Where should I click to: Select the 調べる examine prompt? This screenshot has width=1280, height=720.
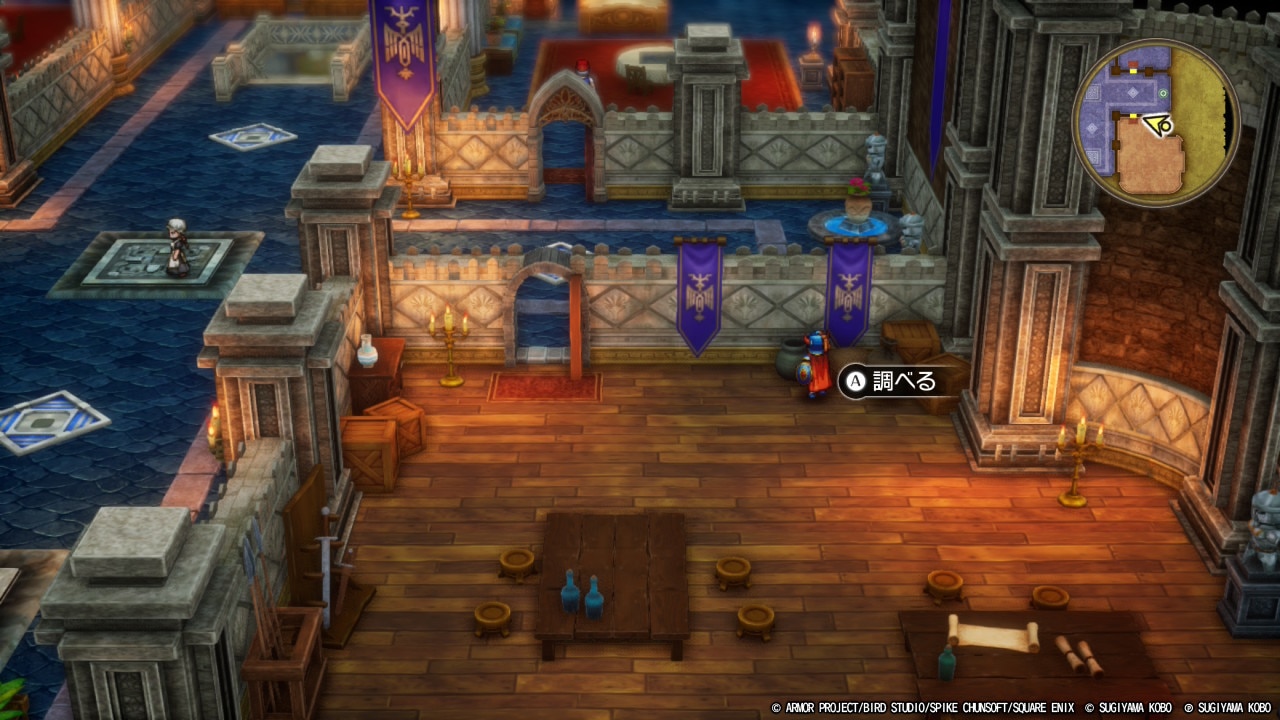coord(891,381)
